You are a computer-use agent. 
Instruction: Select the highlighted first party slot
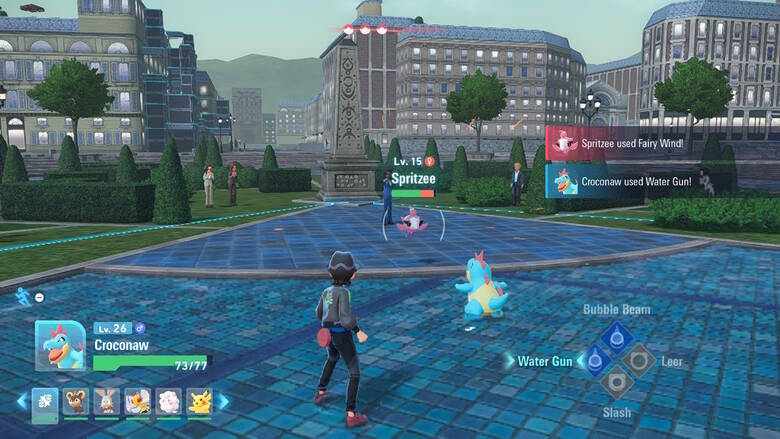[x=45, y=402]
